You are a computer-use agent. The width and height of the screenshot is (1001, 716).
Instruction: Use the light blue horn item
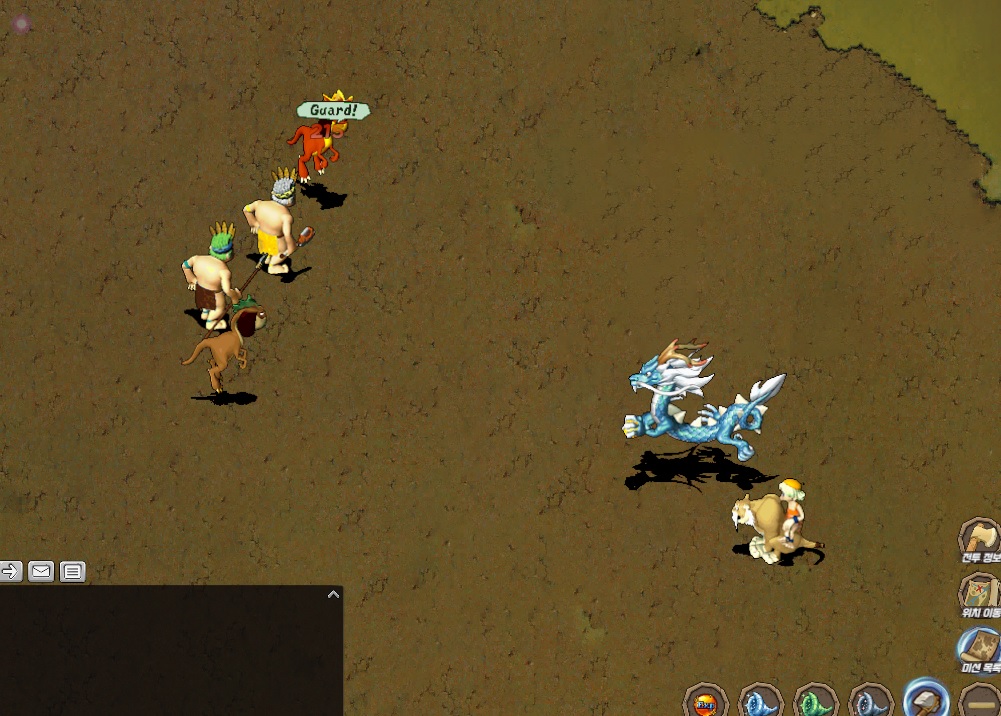(760, 701)
